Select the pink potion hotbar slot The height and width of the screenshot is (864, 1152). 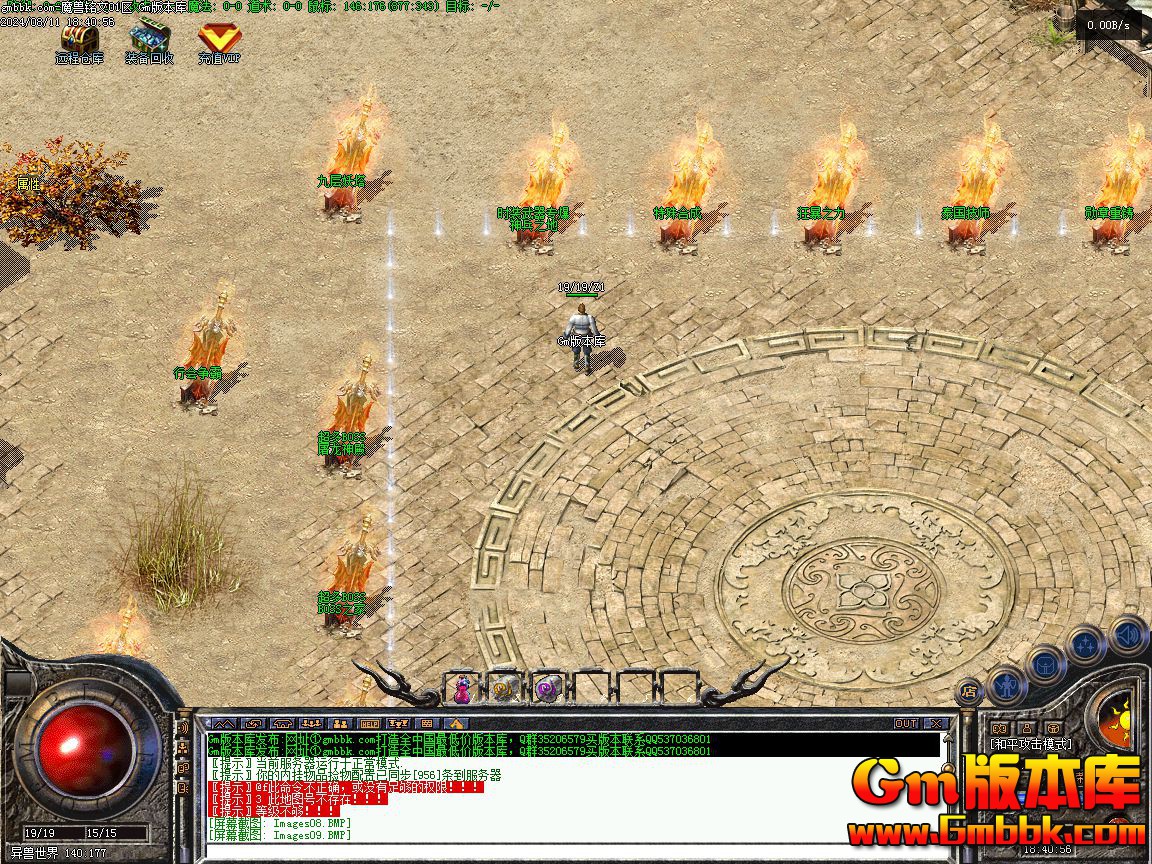pyautogui.click(x=463, y=687)
